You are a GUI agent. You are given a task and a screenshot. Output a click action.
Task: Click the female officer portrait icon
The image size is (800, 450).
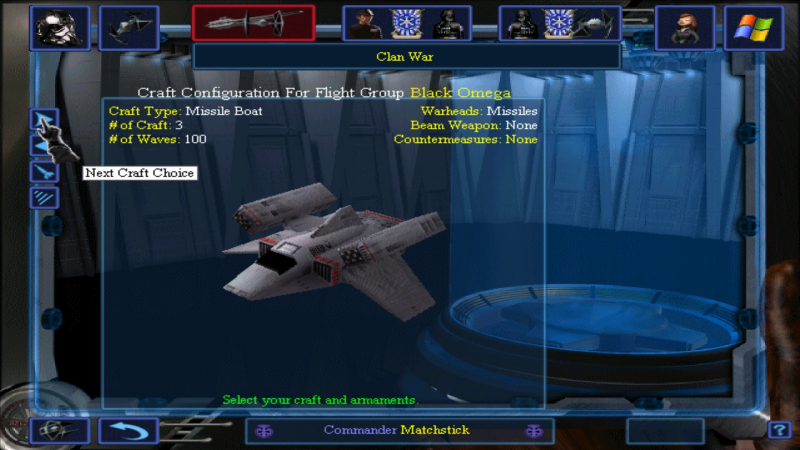tap(685, 28)
